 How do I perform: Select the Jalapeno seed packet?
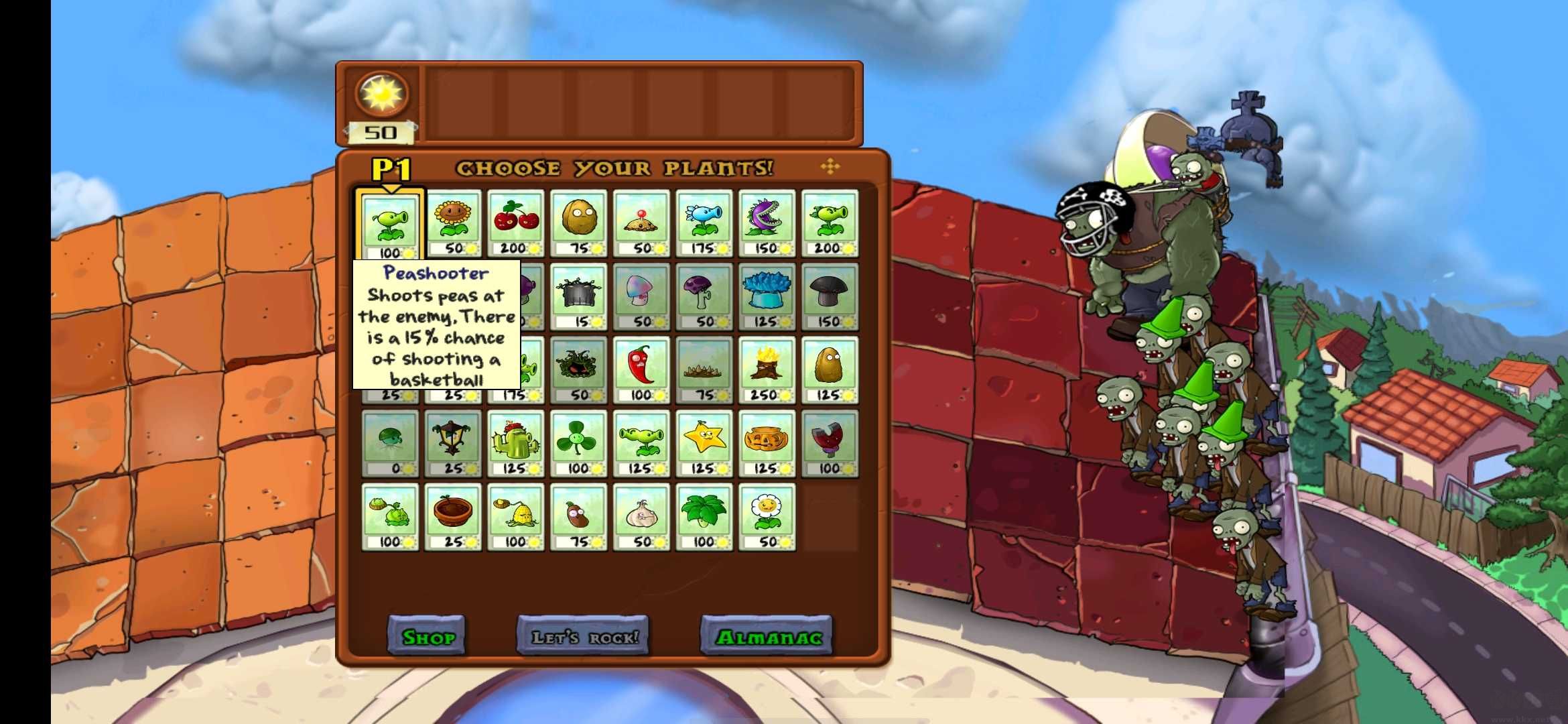(x=641, y=370)
